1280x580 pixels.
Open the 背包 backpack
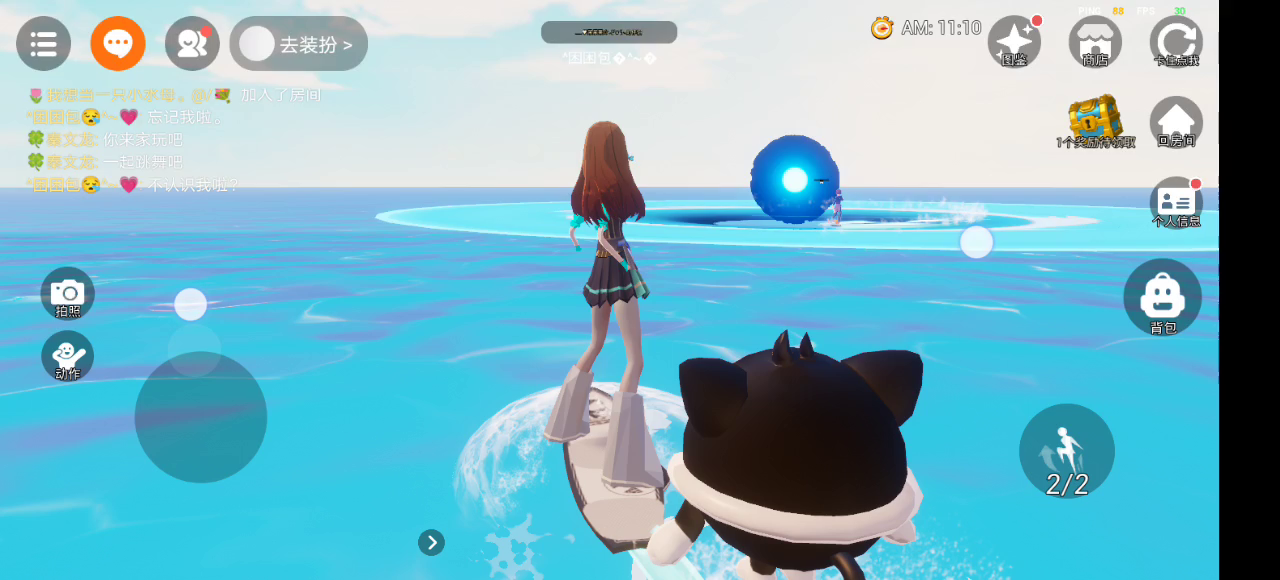(x=1162, y=297)
